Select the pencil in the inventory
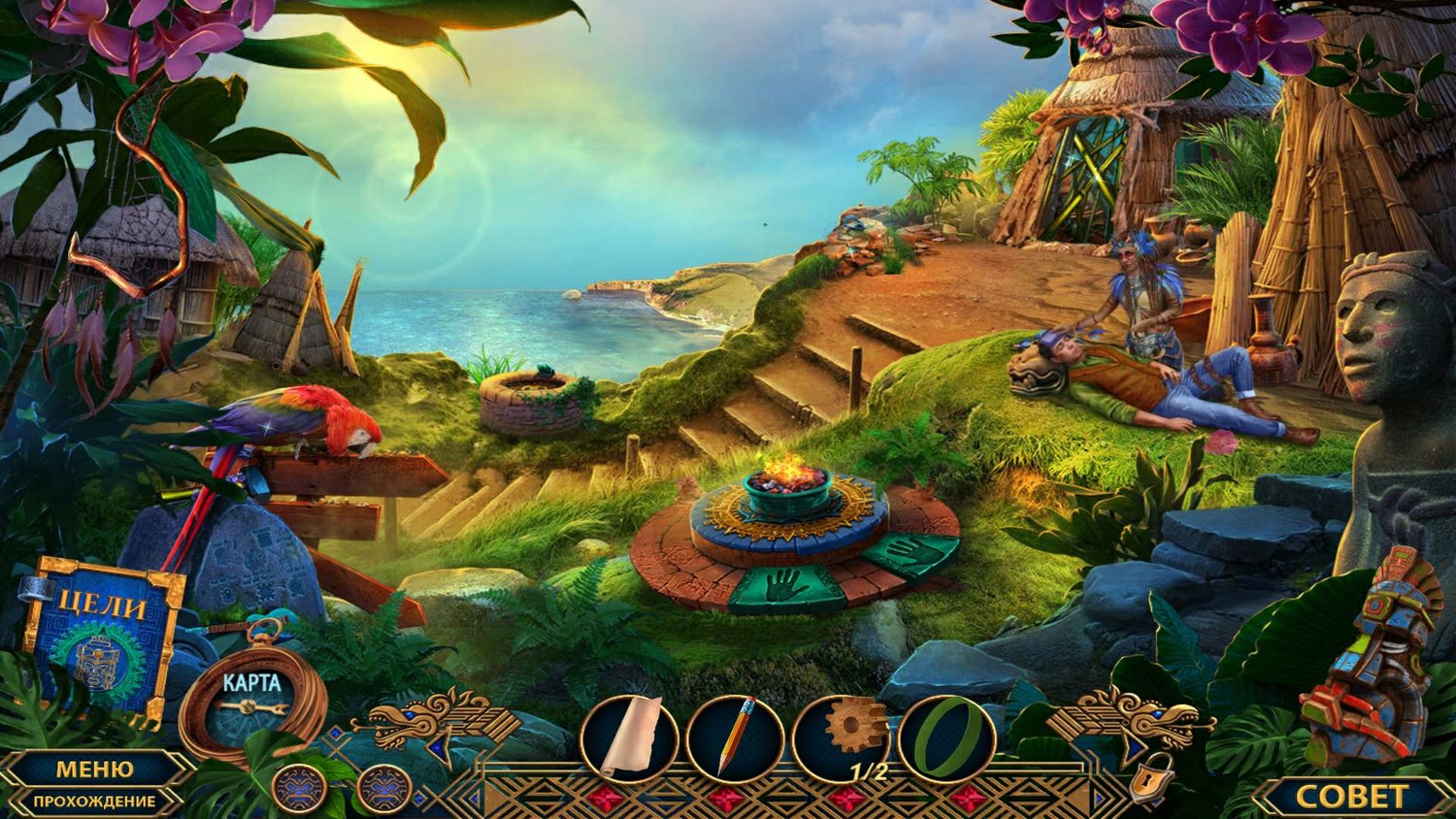The width and height of the screenshot is (1456, 819). tap(735, 738)
